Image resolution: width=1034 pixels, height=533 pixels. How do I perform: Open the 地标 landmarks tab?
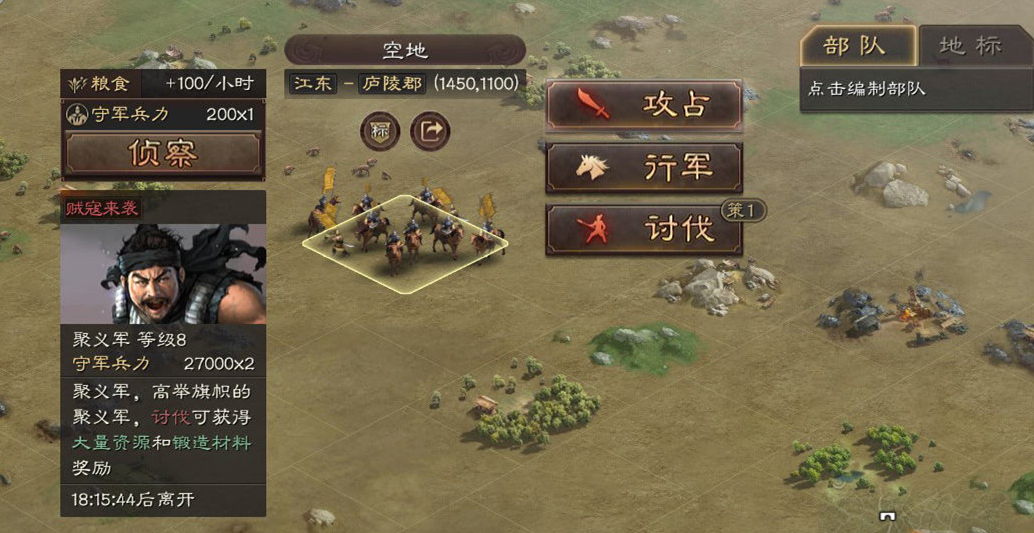coord(971,46)
